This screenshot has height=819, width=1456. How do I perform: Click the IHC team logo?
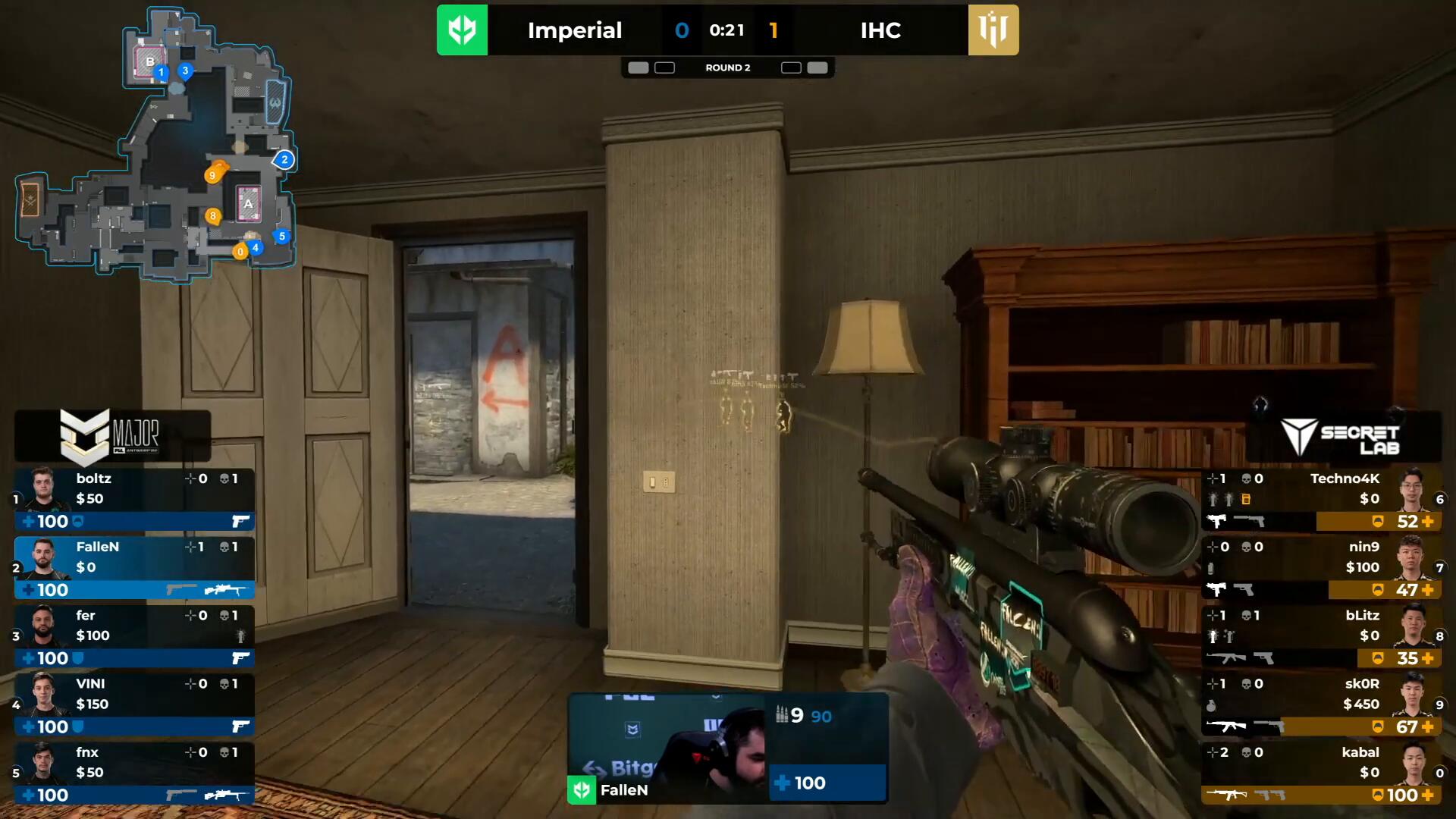pos(993,30)
